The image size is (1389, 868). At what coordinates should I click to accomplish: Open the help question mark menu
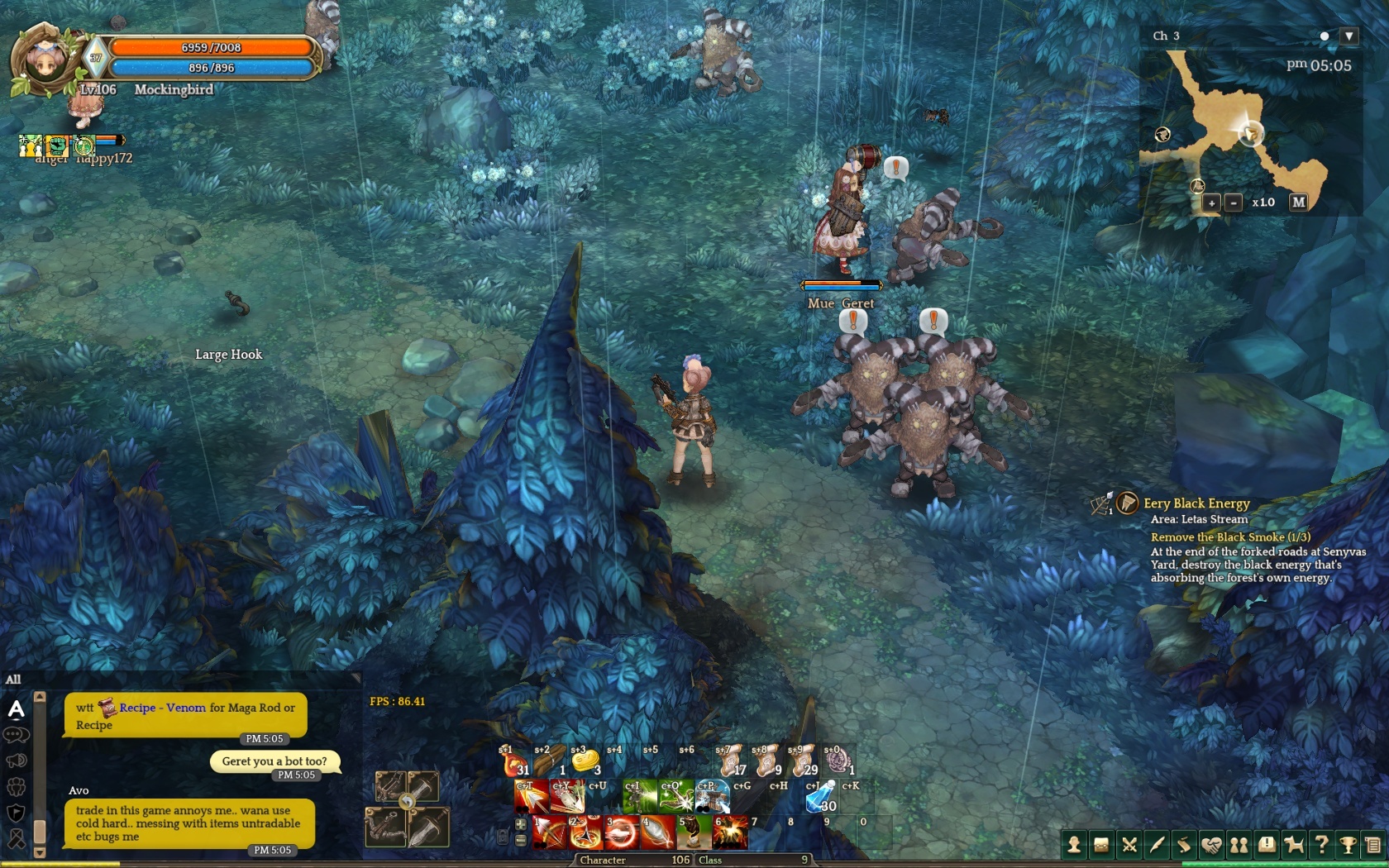1321,845
